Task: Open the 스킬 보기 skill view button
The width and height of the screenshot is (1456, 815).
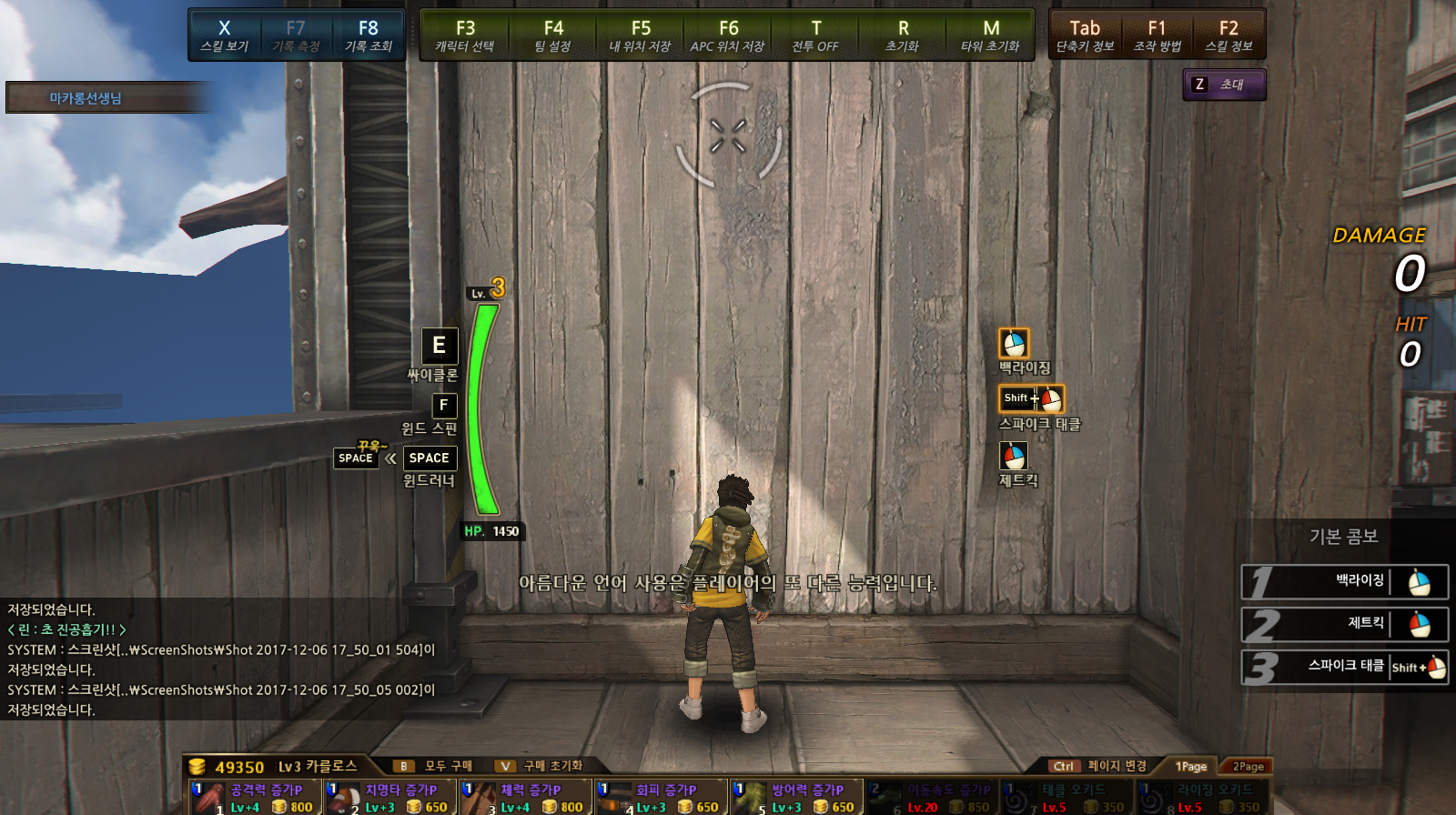Action: pos(224,35)
